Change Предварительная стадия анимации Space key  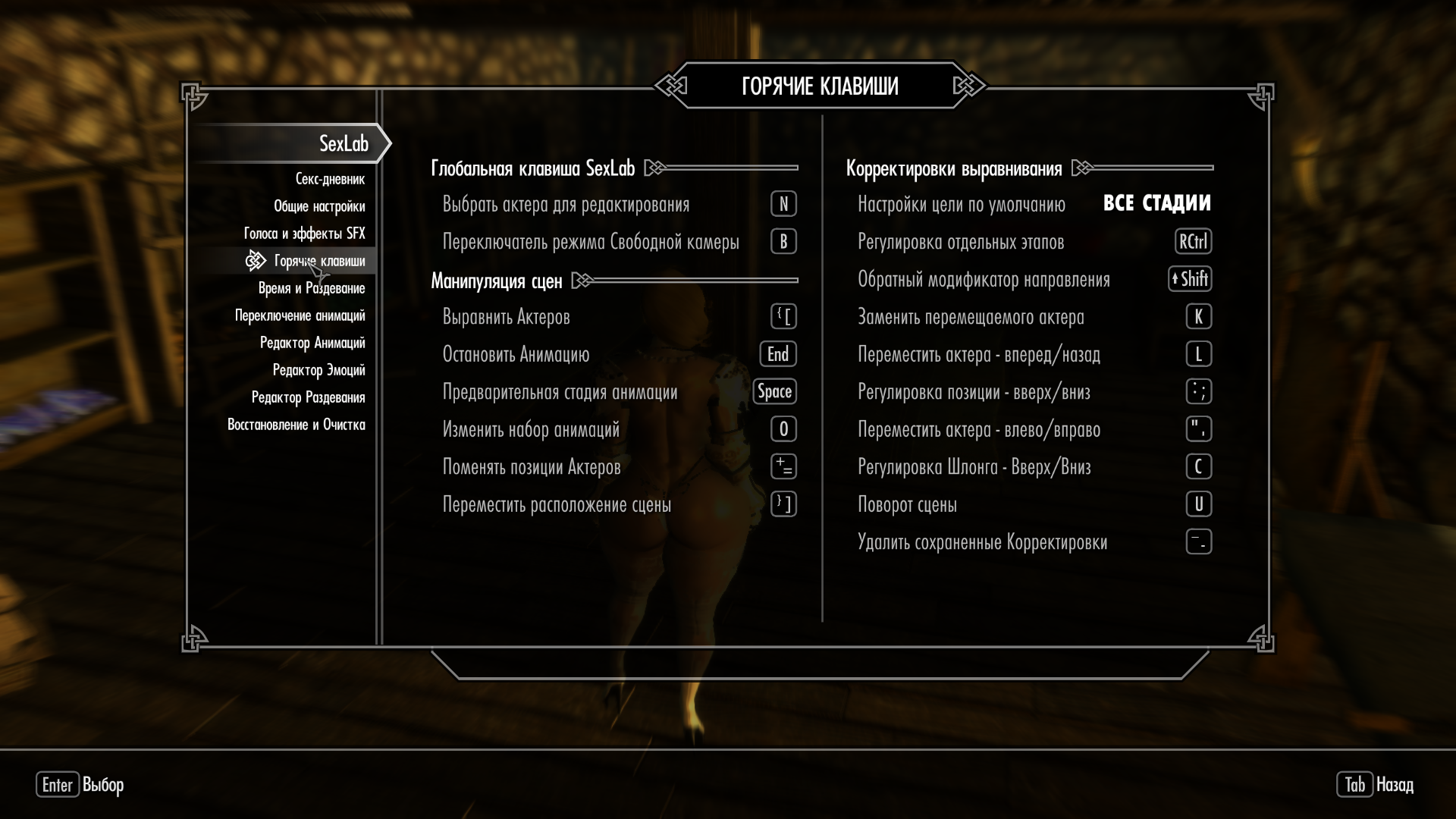click(x=774, y=392)
